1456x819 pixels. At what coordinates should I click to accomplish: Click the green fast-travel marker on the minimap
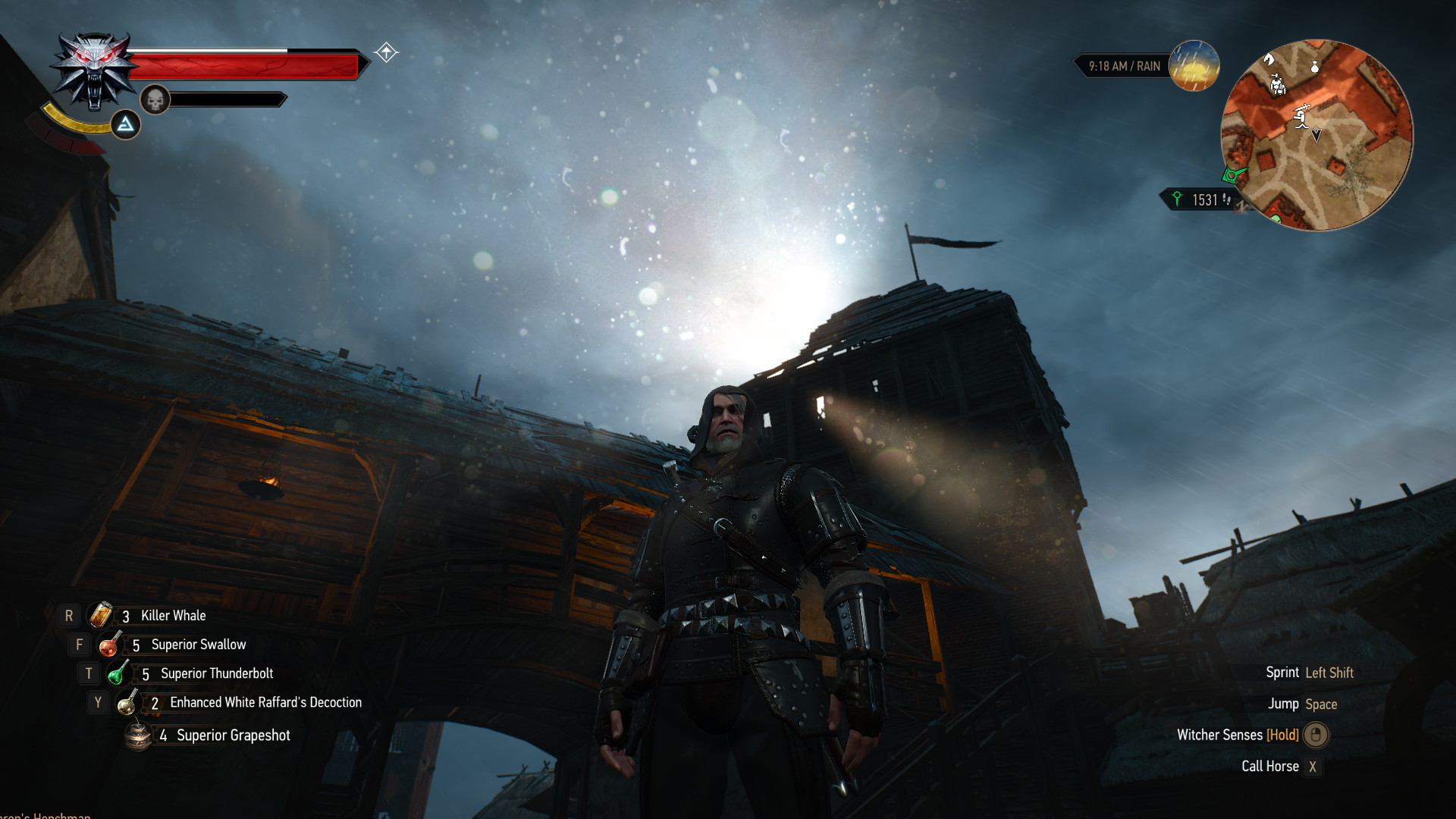(1232, 174)
